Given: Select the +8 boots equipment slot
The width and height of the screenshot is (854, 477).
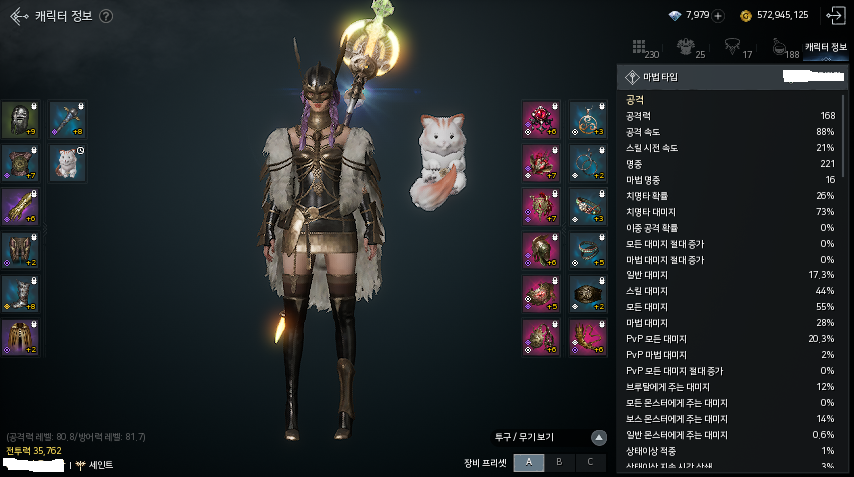Looking at the screenshot, I should pyautogui.click(x=19, y=293).
